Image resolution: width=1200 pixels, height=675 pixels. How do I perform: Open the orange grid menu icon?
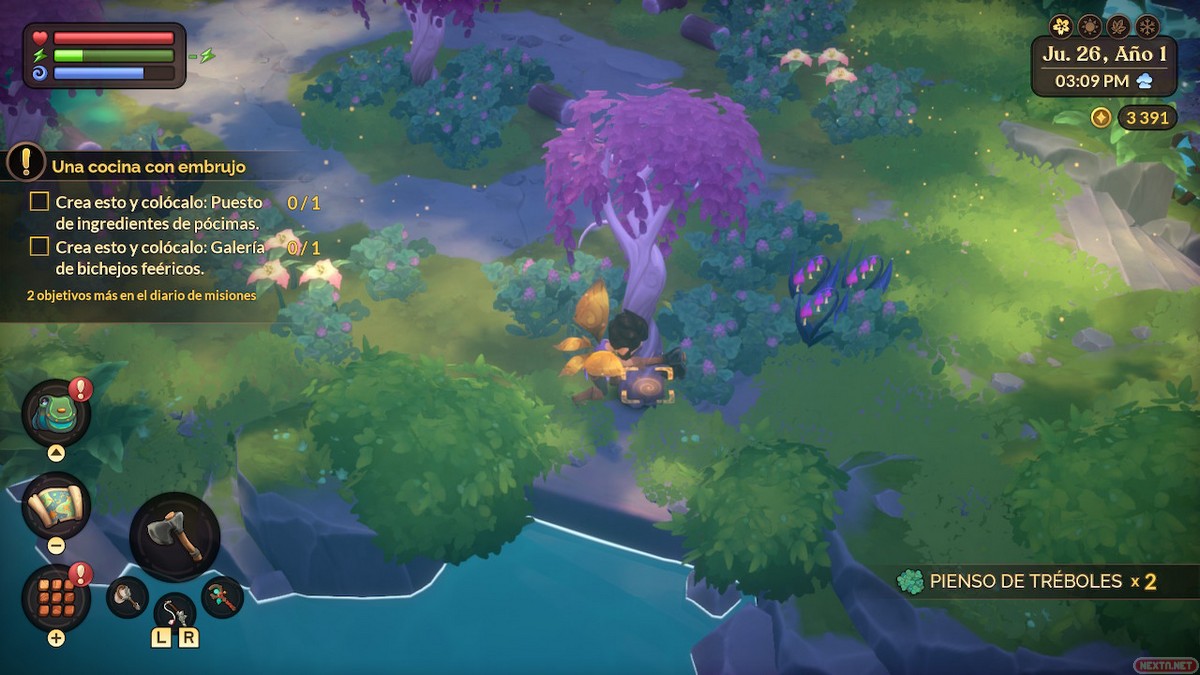(56, 597)
